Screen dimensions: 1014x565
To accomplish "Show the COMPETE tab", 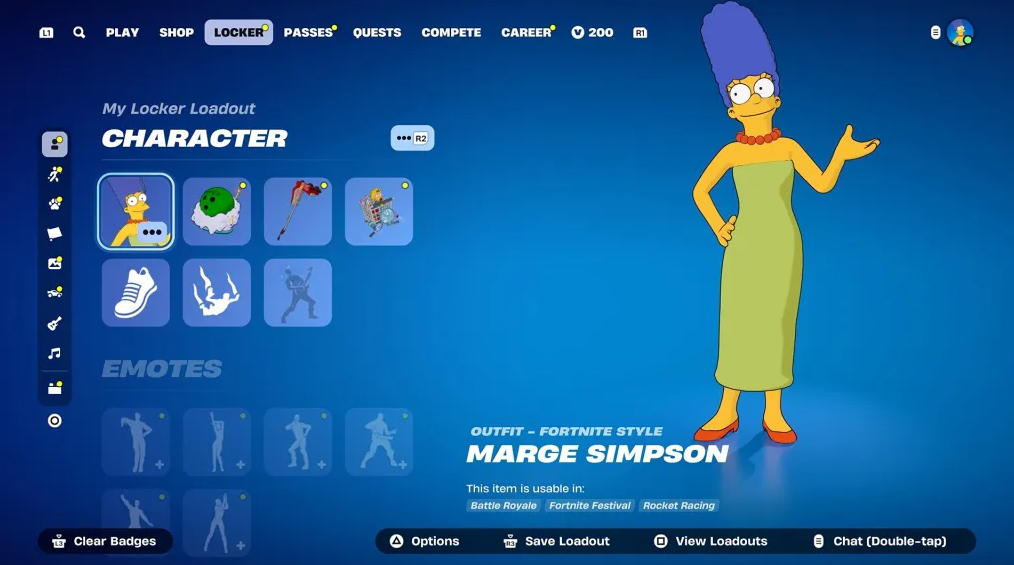I will tap(451, 33).
